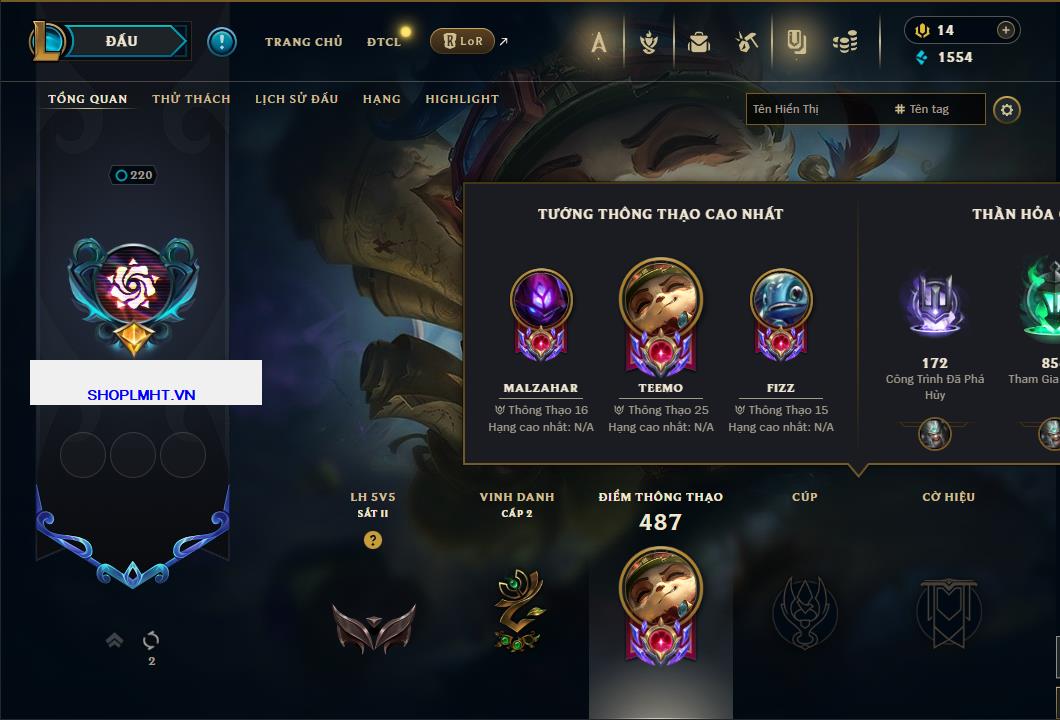Add RP with the plus button

point(1005,30)
